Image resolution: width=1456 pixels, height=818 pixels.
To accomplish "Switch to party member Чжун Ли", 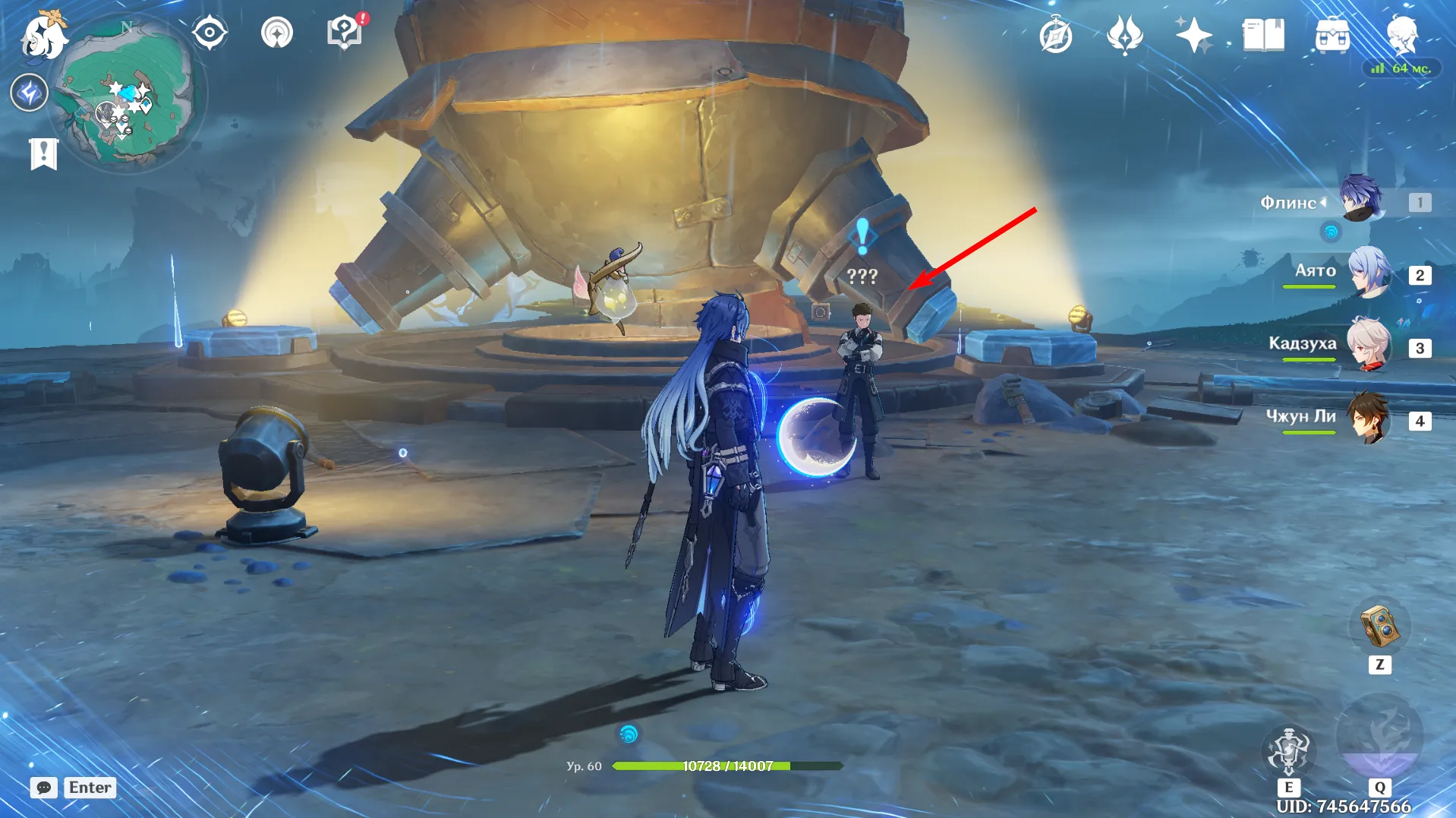I will click(x=1369, y=418).
